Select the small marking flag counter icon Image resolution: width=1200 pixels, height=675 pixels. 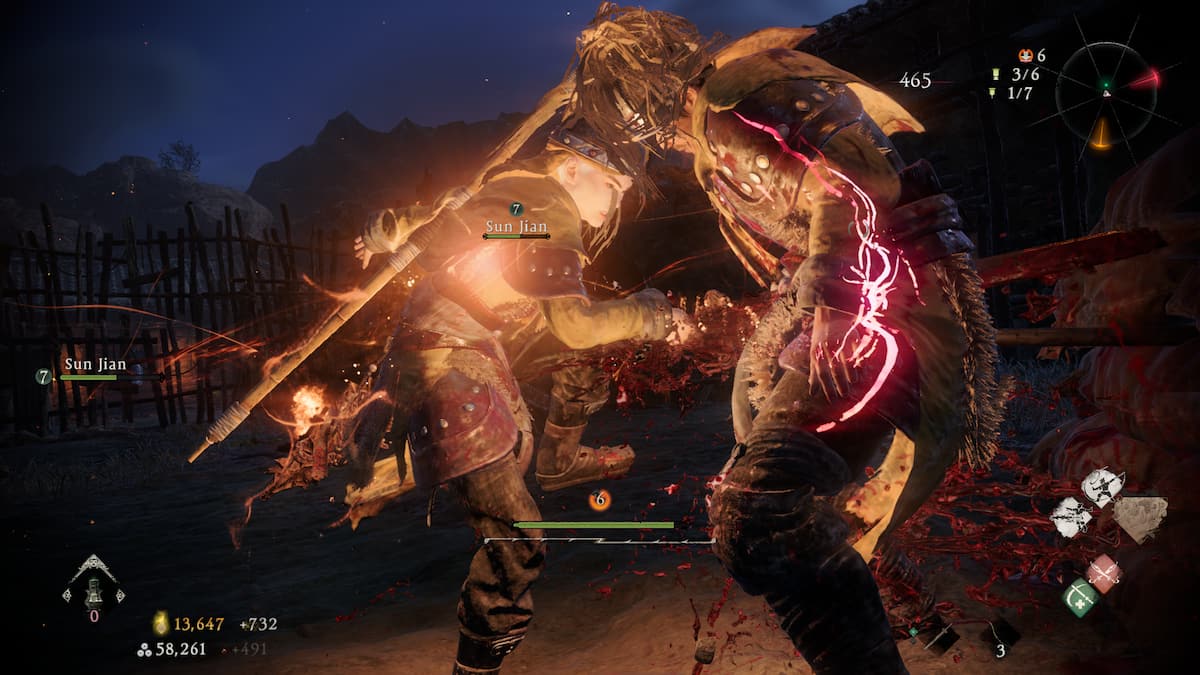click(995, 93)
